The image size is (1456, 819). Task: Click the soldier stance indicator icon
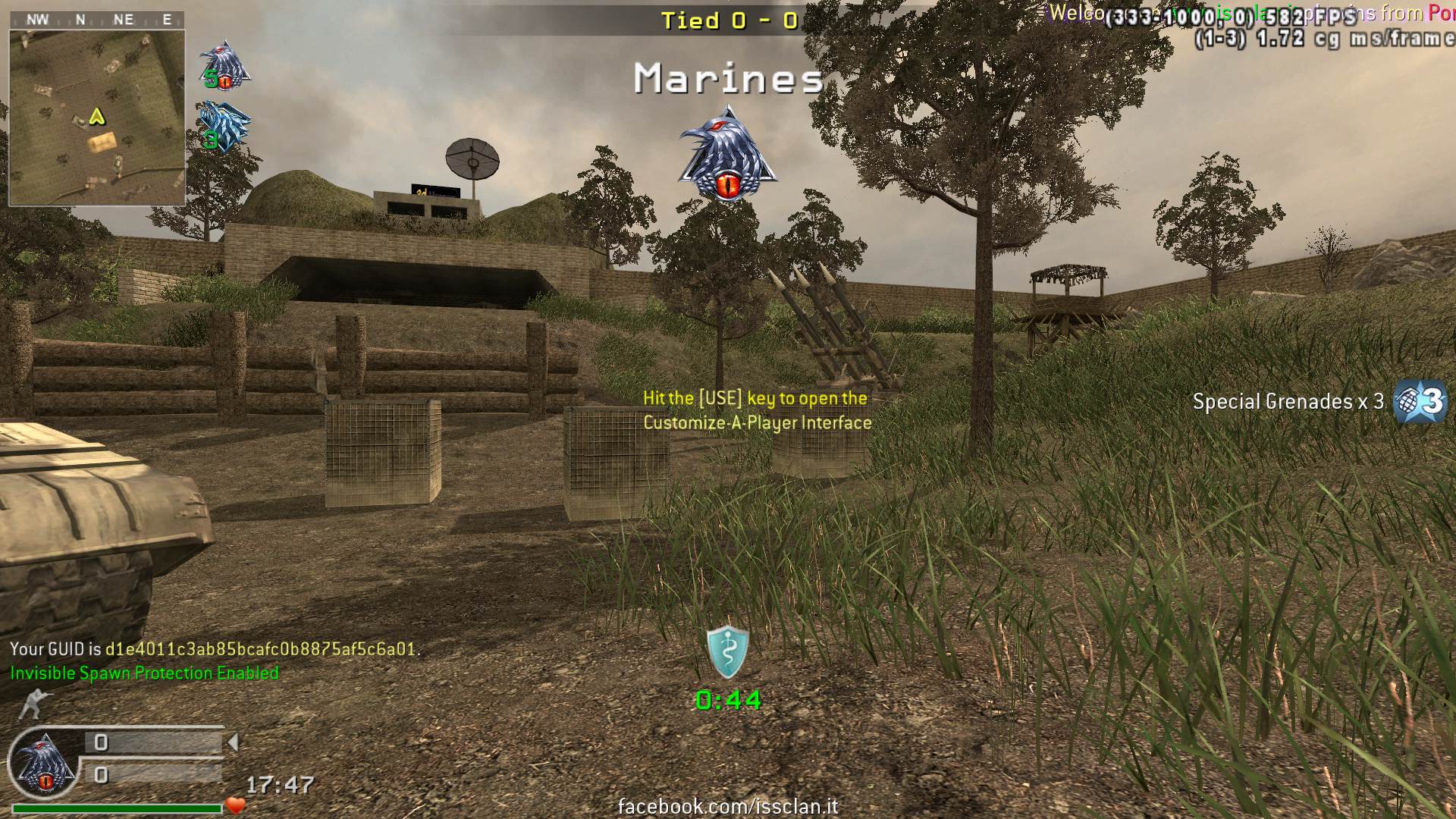(x=32, y=704)
